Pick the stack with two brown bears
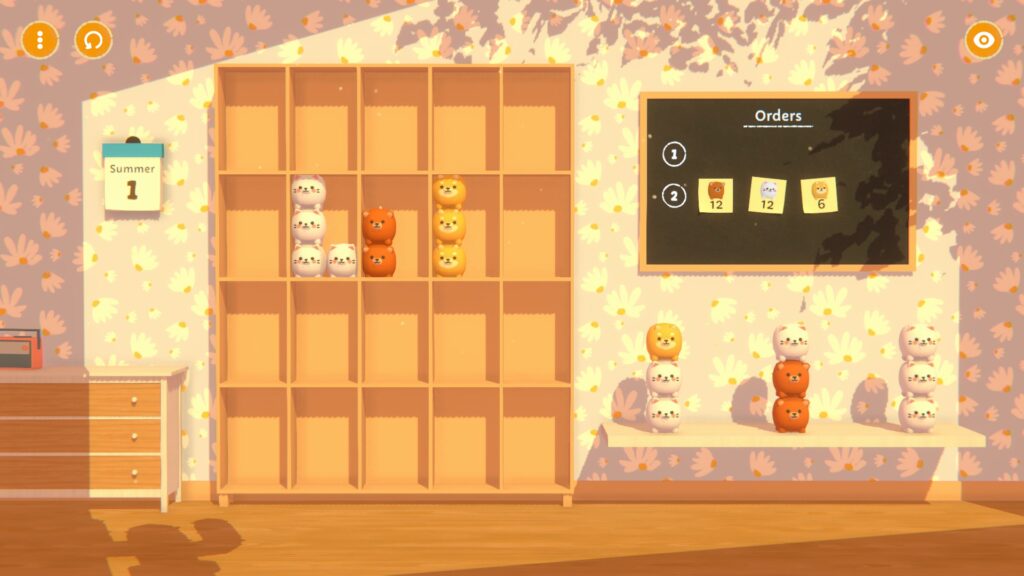The image size is (1024, 576). click(x=790, y=378)
